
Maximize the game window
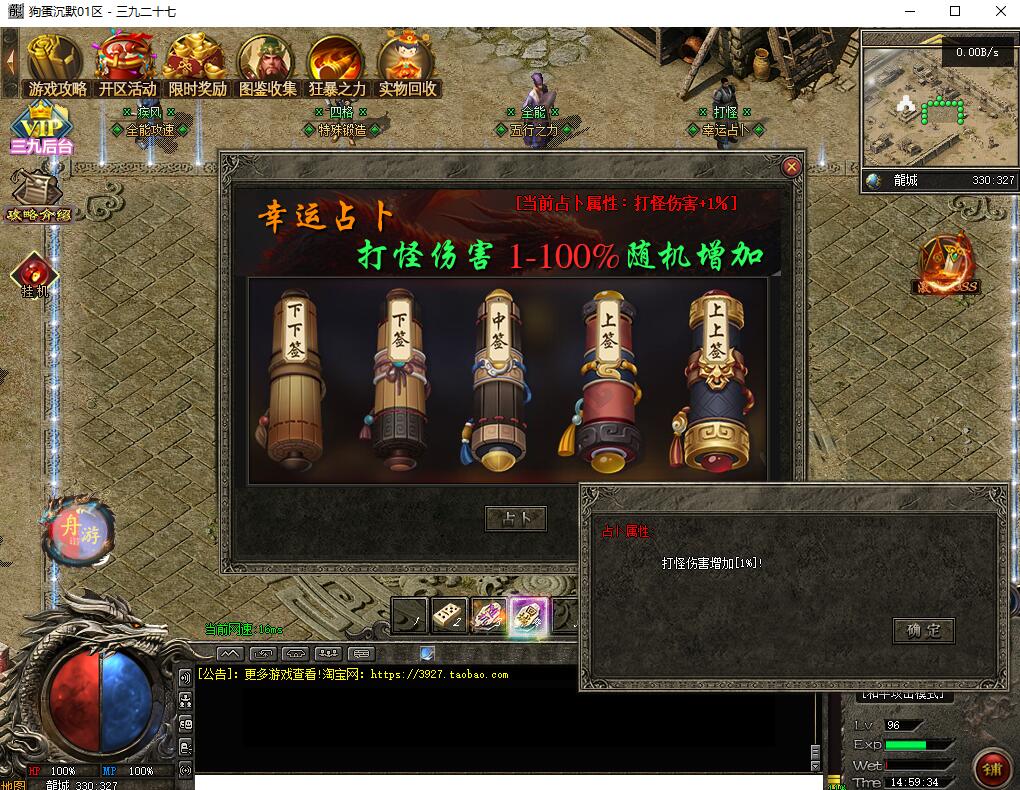(x=955, y=12)
